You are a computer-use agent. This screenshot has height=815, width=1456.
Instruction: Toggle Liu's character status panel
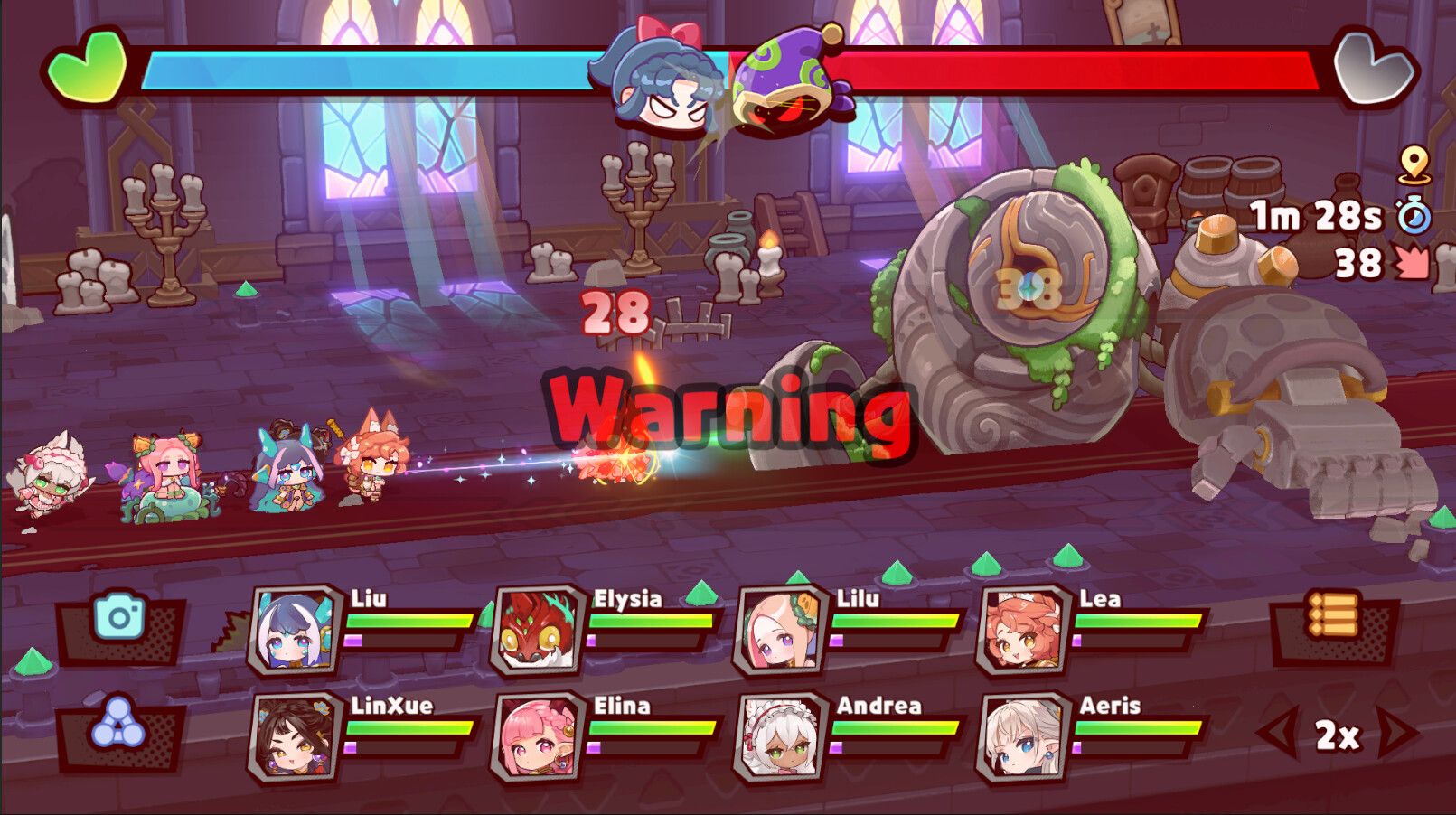pyautogui.click(x=295, y=629)
